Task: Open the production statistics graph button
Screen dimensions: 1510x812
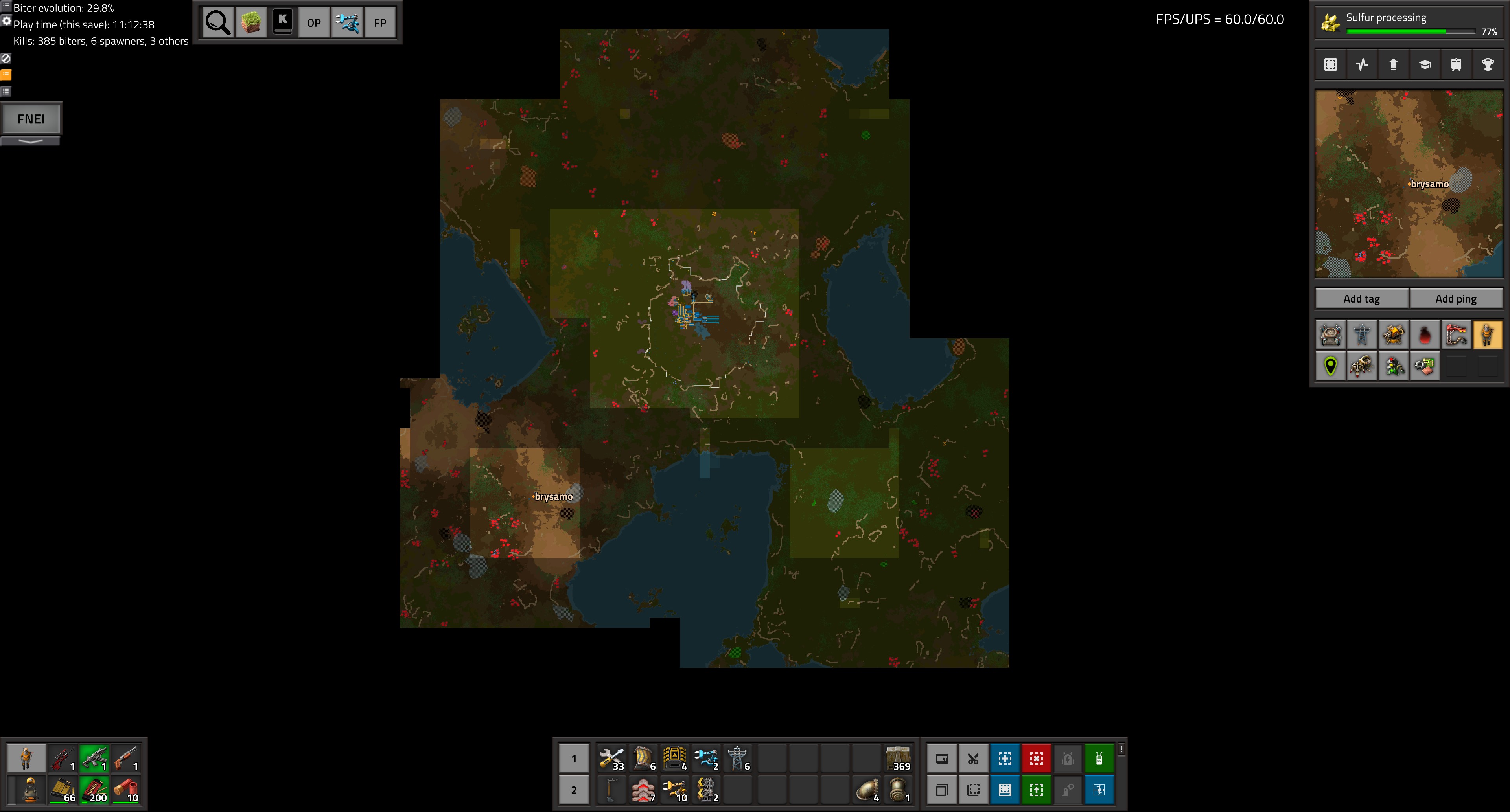Action: click(1362, 64)
